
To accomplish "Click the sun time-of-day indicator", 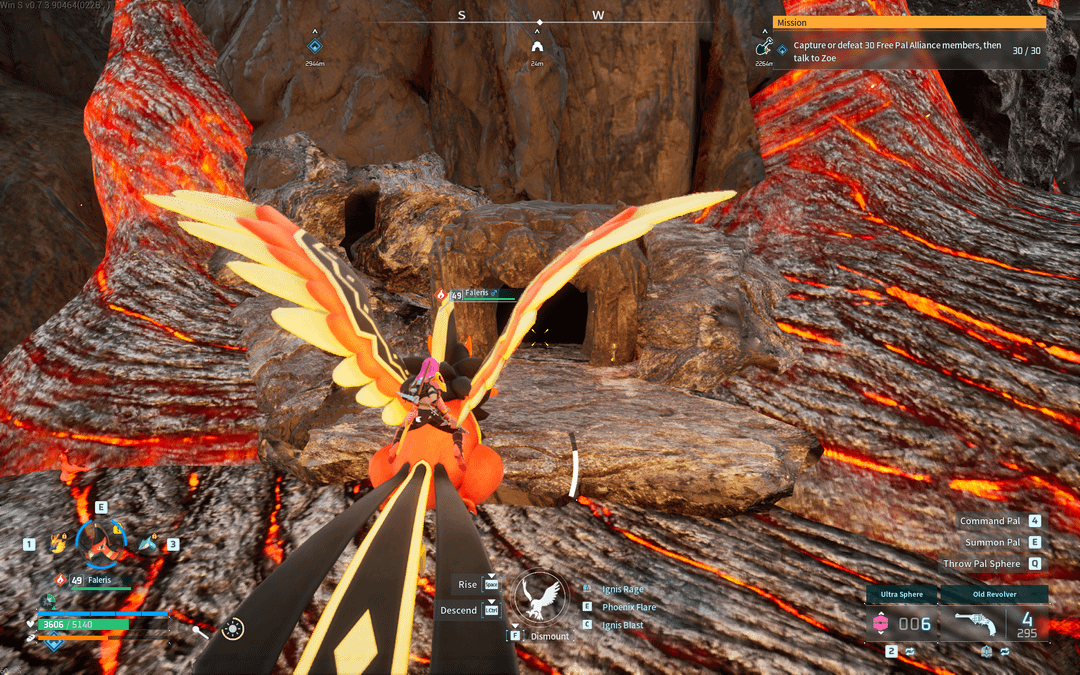I will [x=233, y=629].
